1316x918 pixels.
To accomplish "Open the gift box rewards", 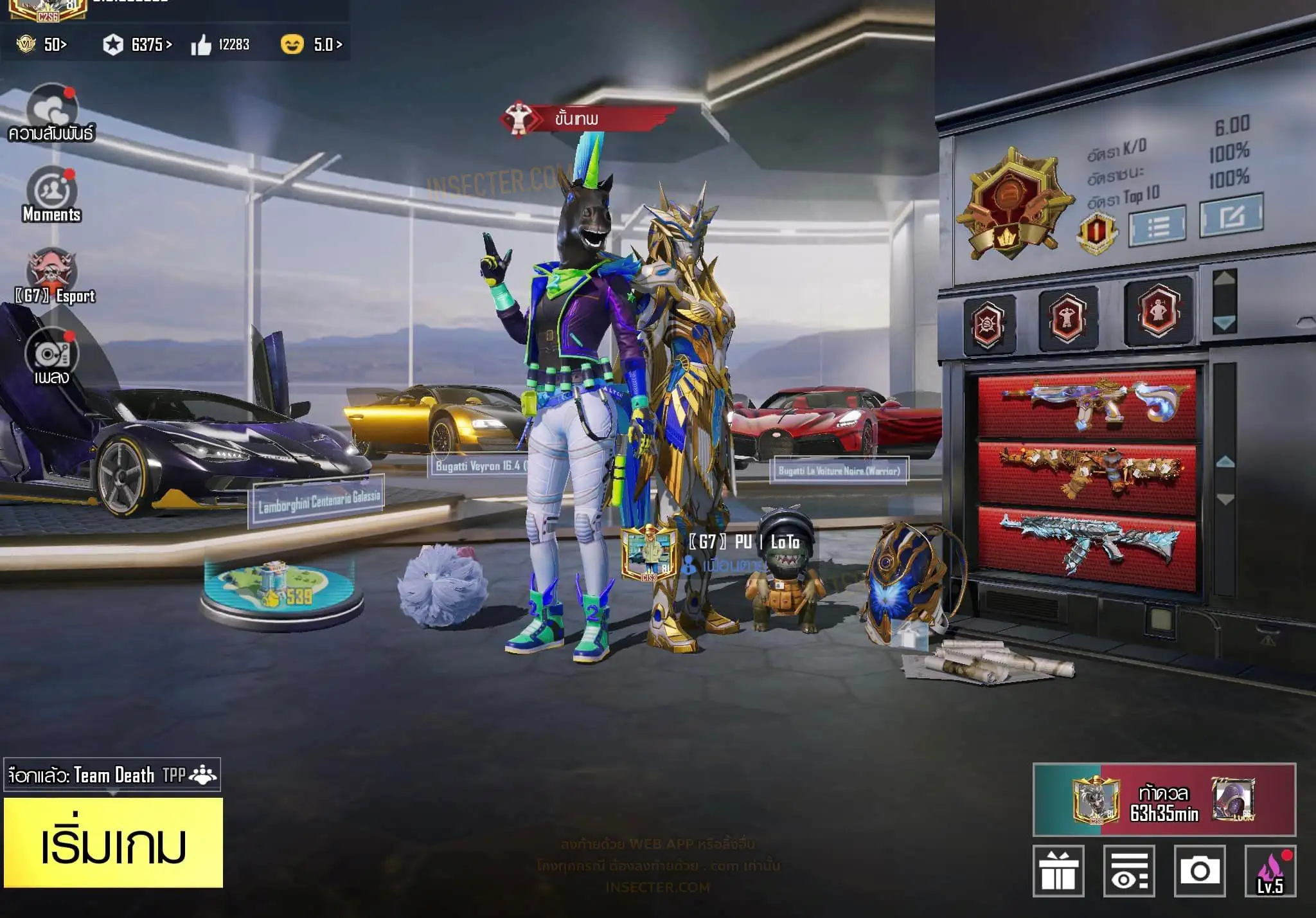I will click(1058, 871).
